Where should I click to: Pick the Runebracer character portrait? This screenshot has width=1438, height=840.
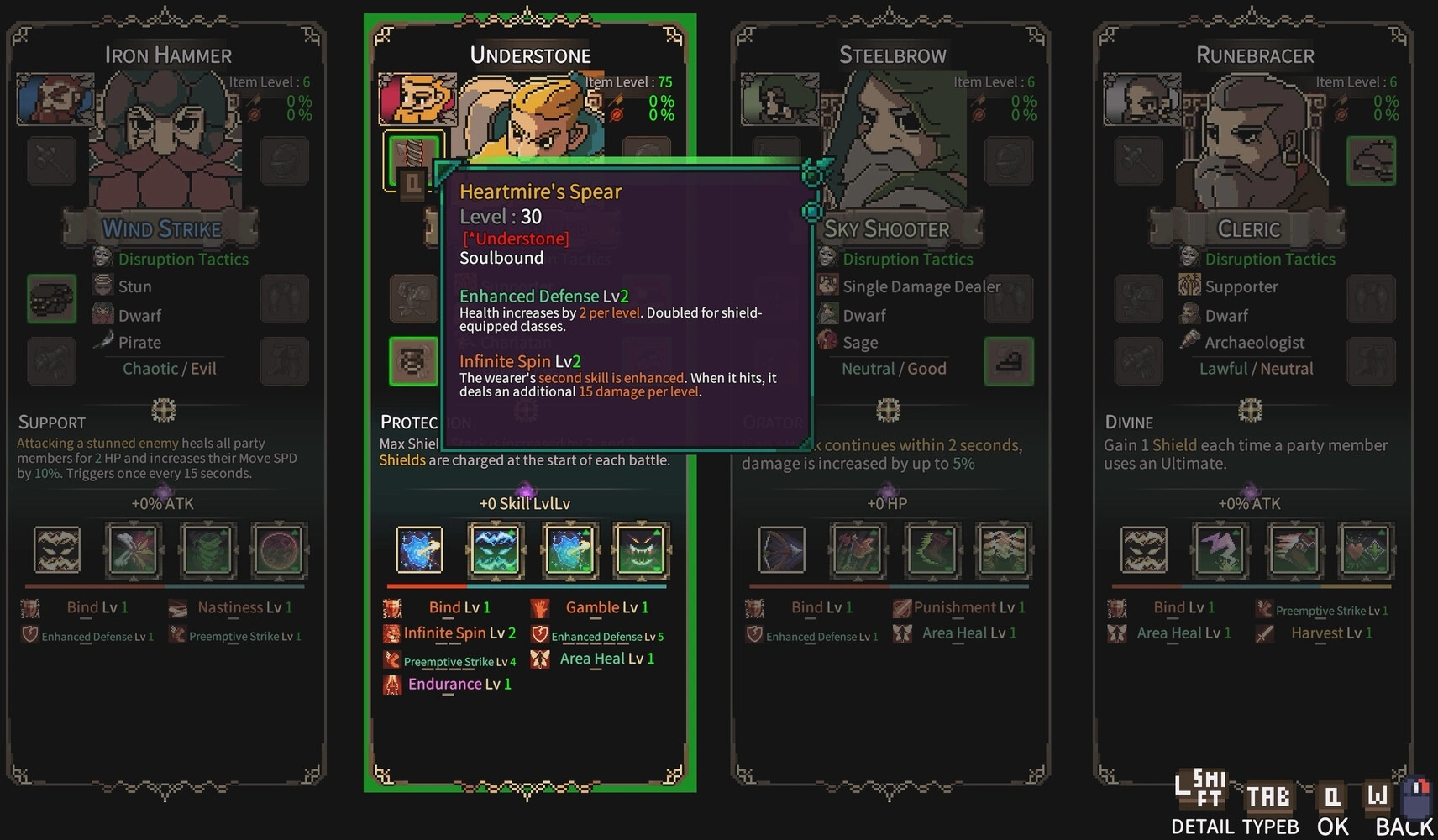pos(1142,99)
